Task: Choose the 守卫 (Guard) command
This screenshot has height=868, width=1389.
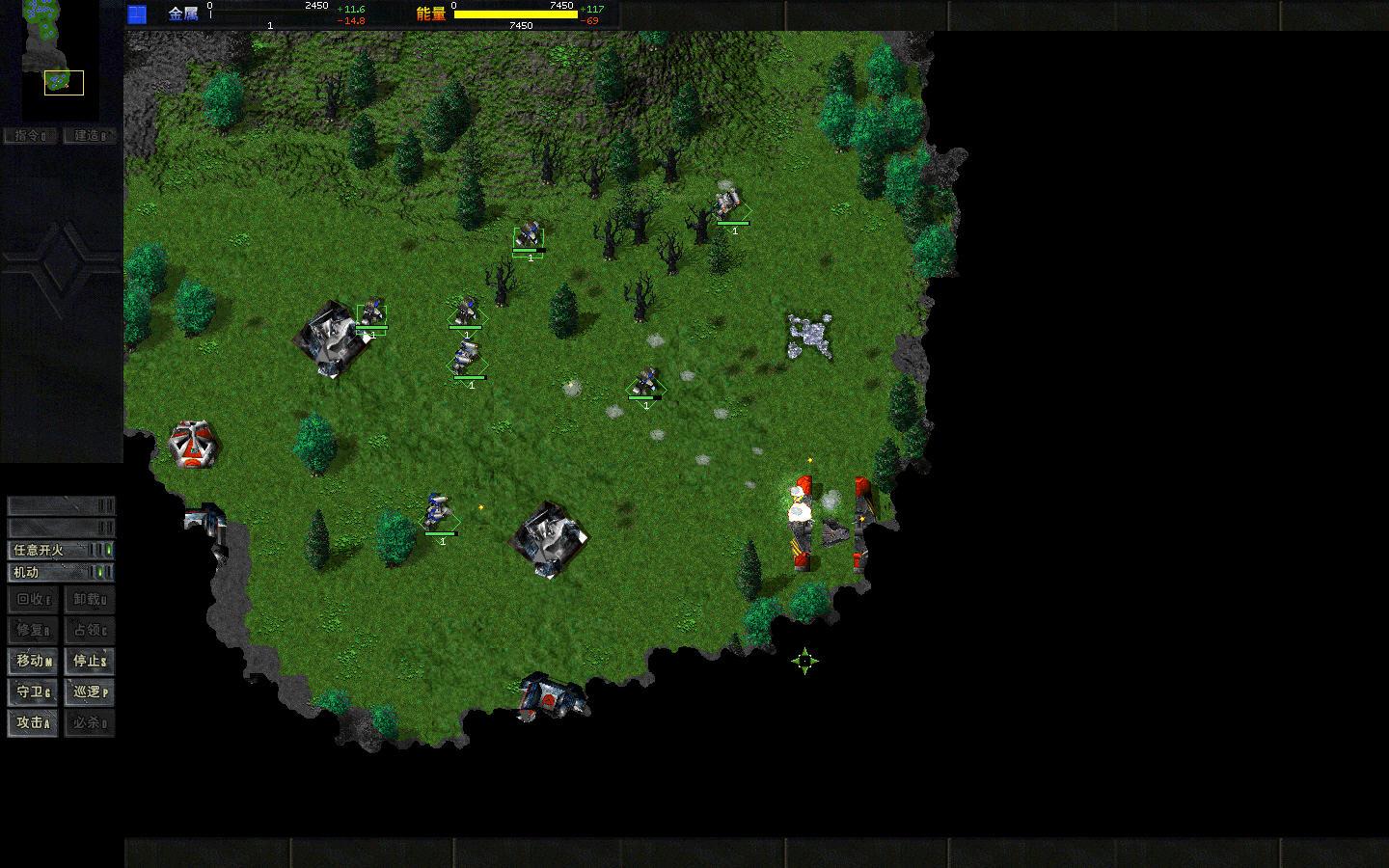Action: [x=33, y=692]
